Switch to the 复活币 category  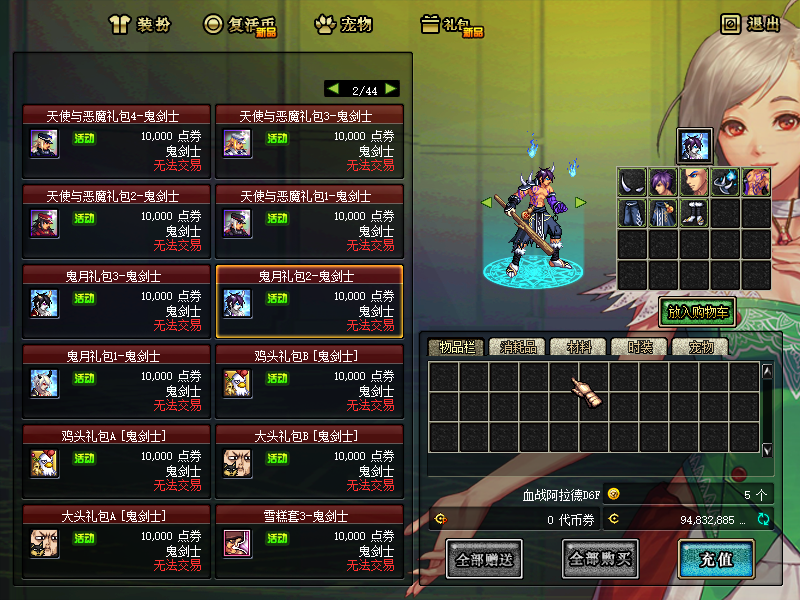[x=239, y=24]
